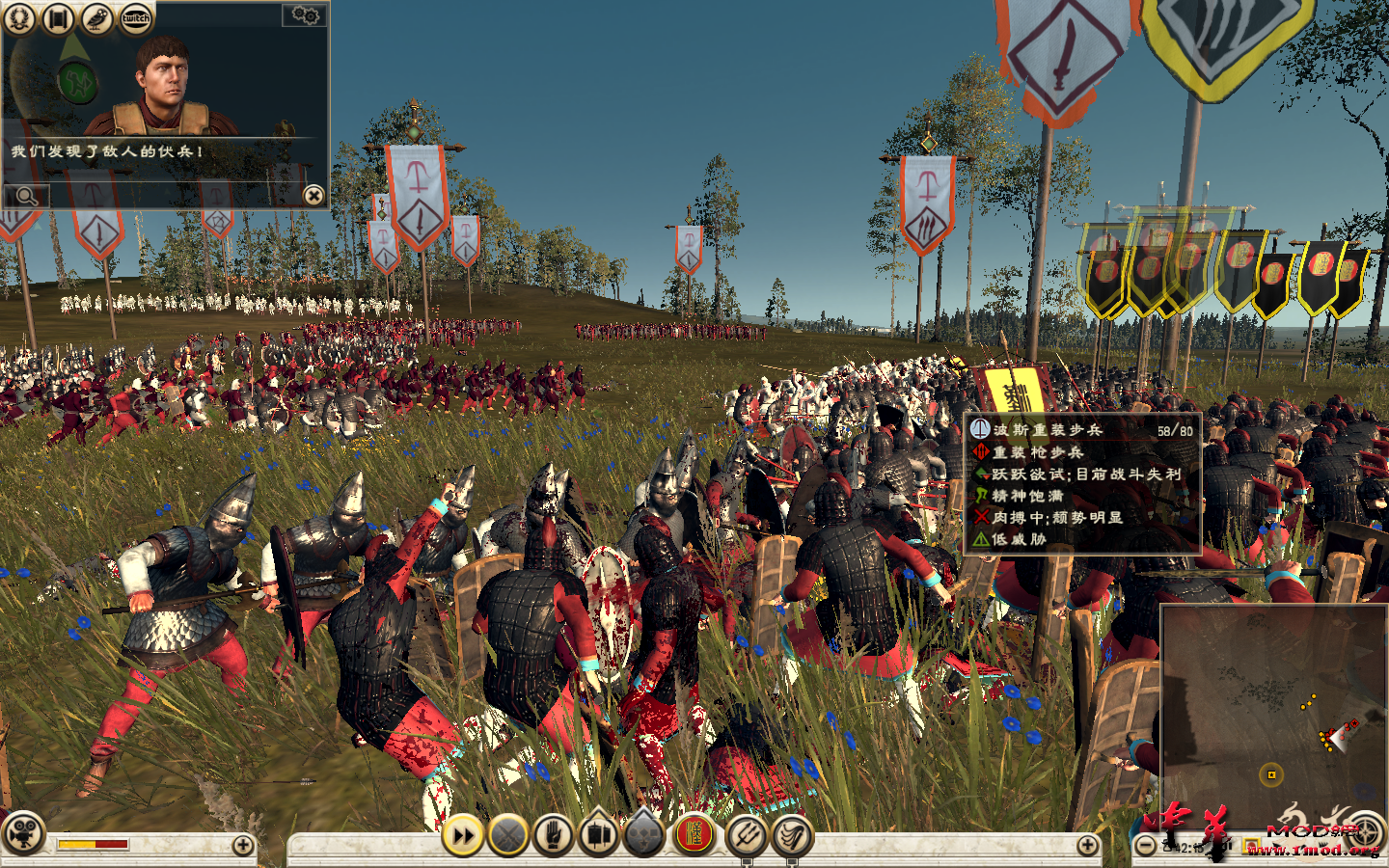Click the yellow-red balance of power bar

point(92,845)
